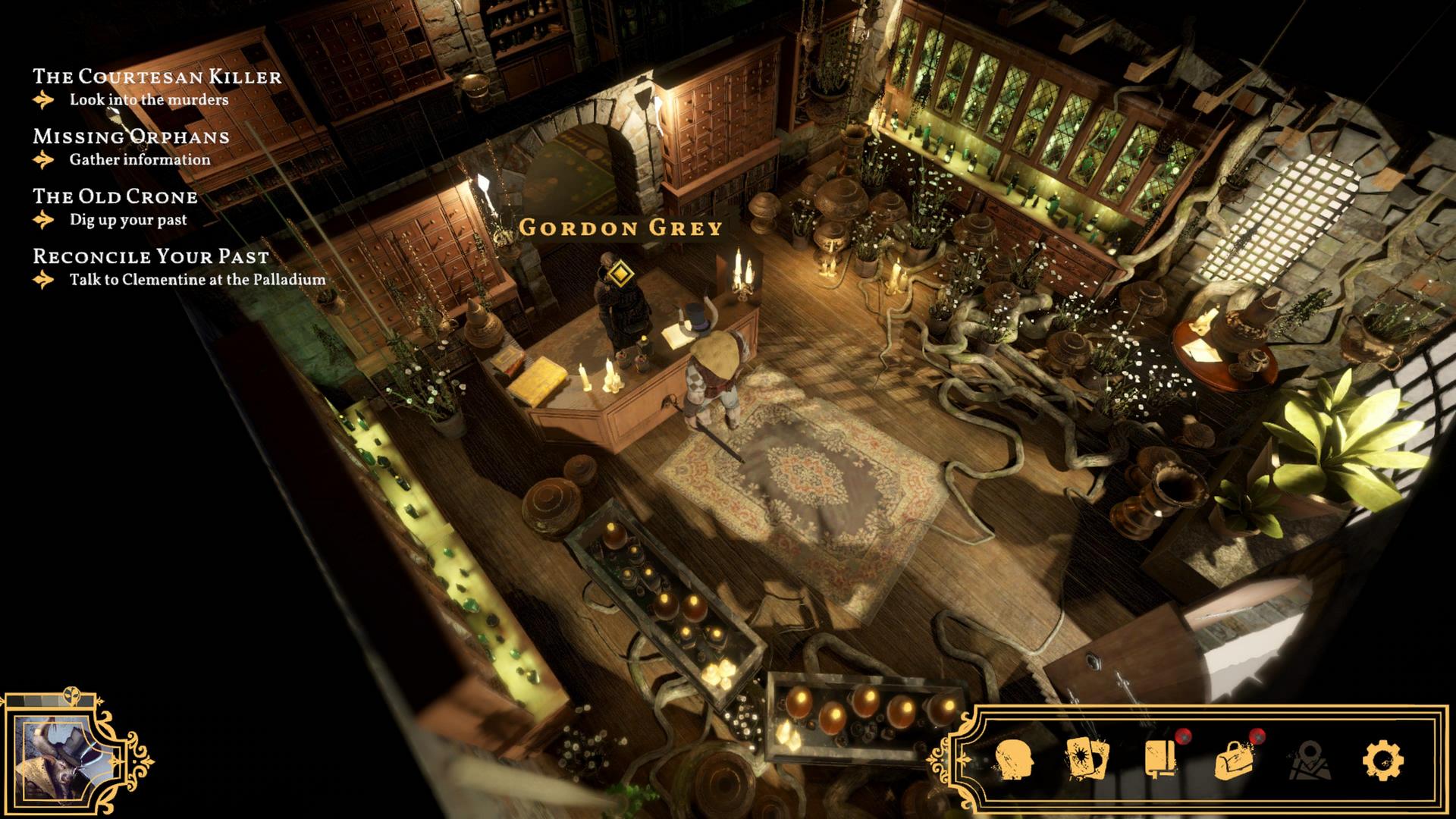Screen dimensions: 1456x819
Task: Select The Courtesan Killer quest
Action: pos(157,77)
